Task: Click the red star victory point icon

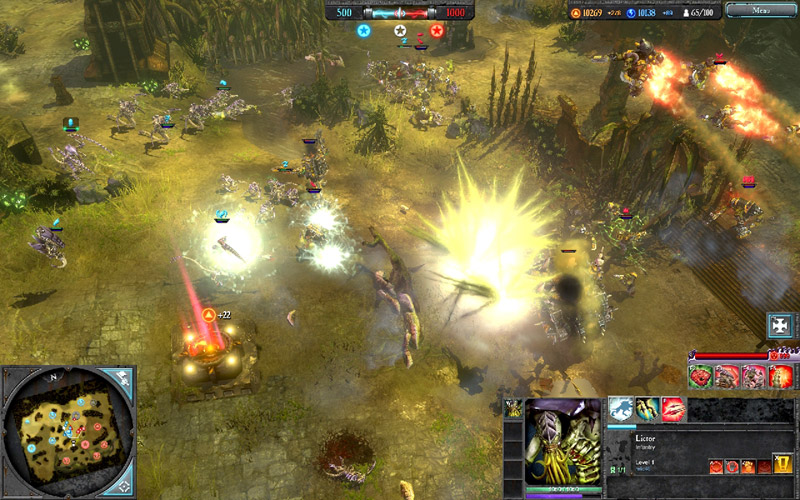Action: (x=436, y=31)
